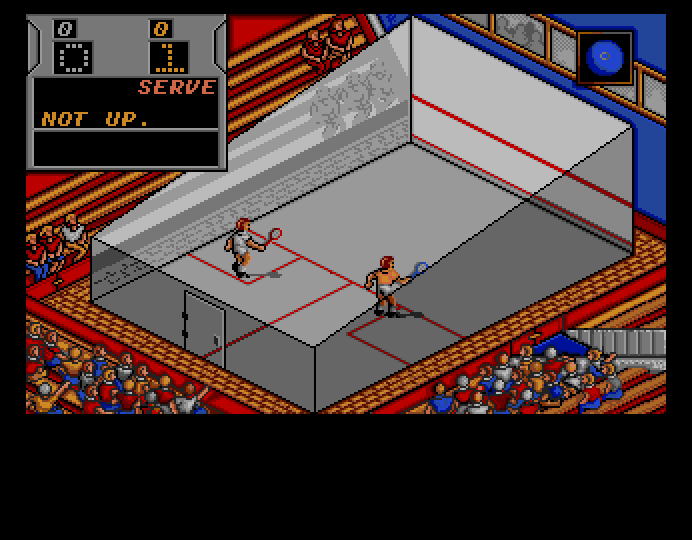
Task: Click the blue ball indicator icon
Action: pyautogui.click(x=604, y=57)
